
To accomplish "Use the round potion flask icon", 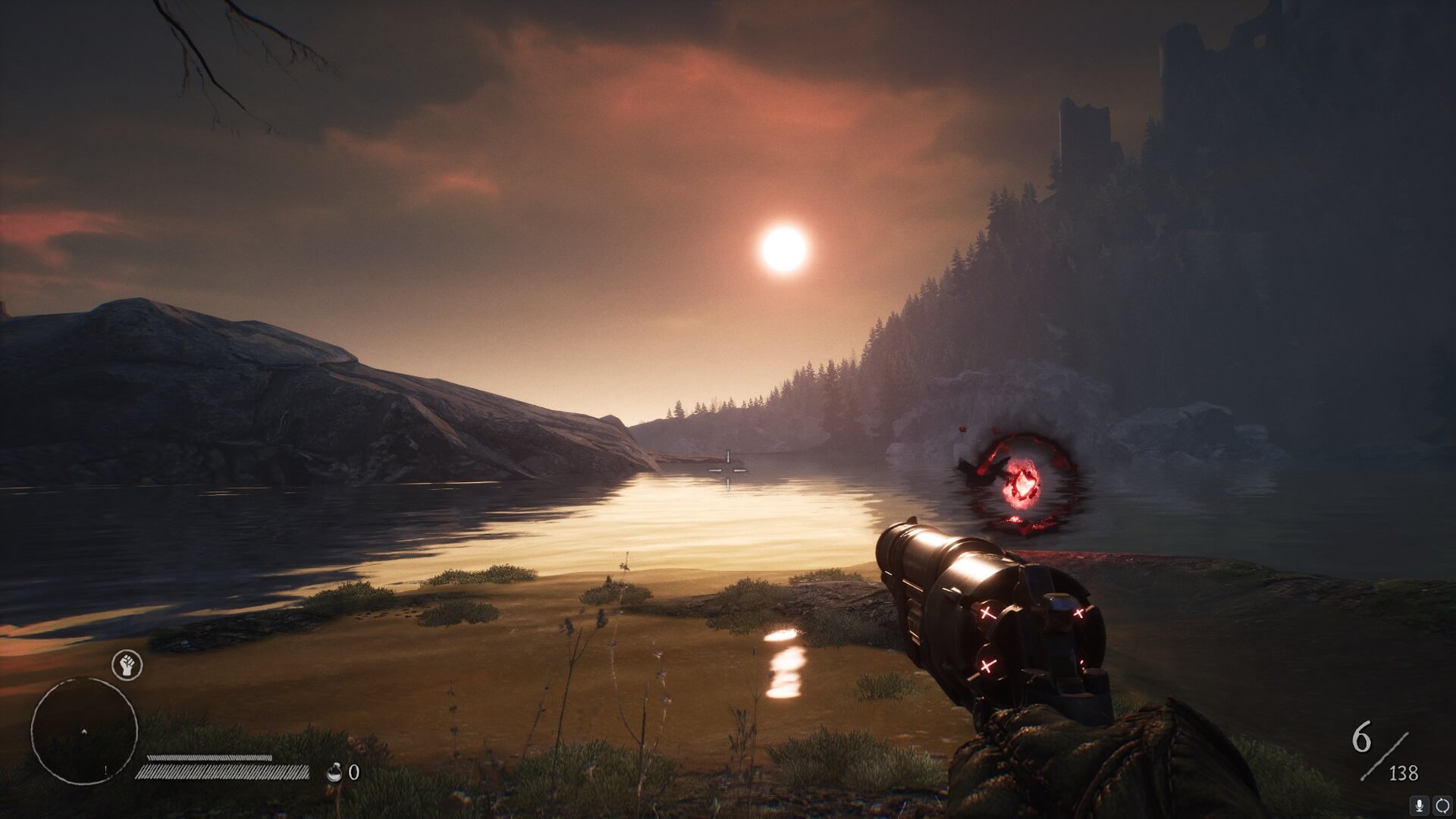I will (334, 772).
